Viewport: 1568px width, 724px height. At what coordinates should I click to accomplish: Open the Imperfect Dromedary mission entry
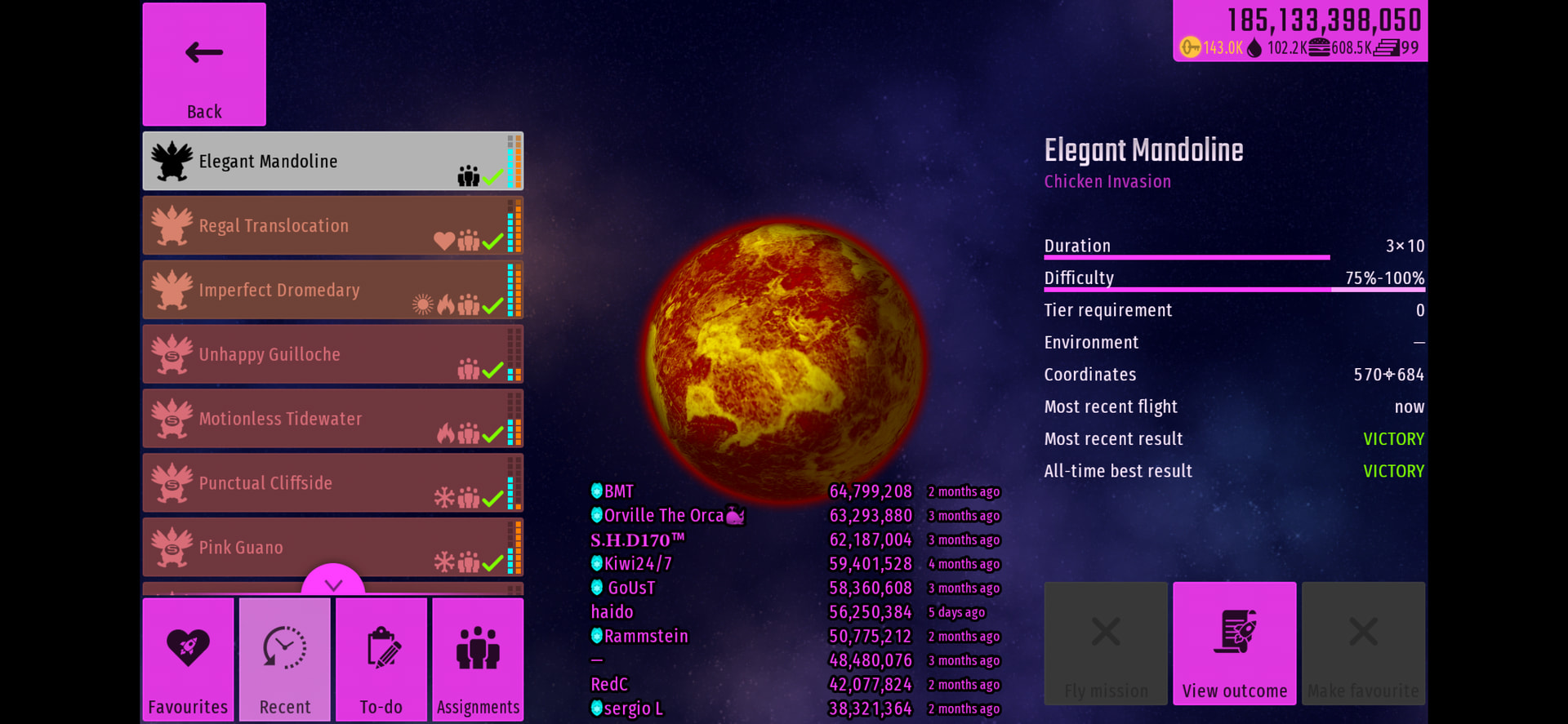coord(332,290)
